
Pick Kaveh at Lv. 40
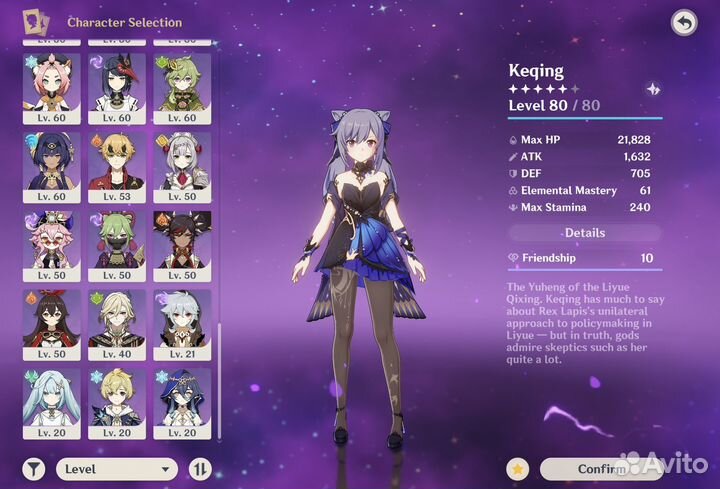(x=116, y=324)
